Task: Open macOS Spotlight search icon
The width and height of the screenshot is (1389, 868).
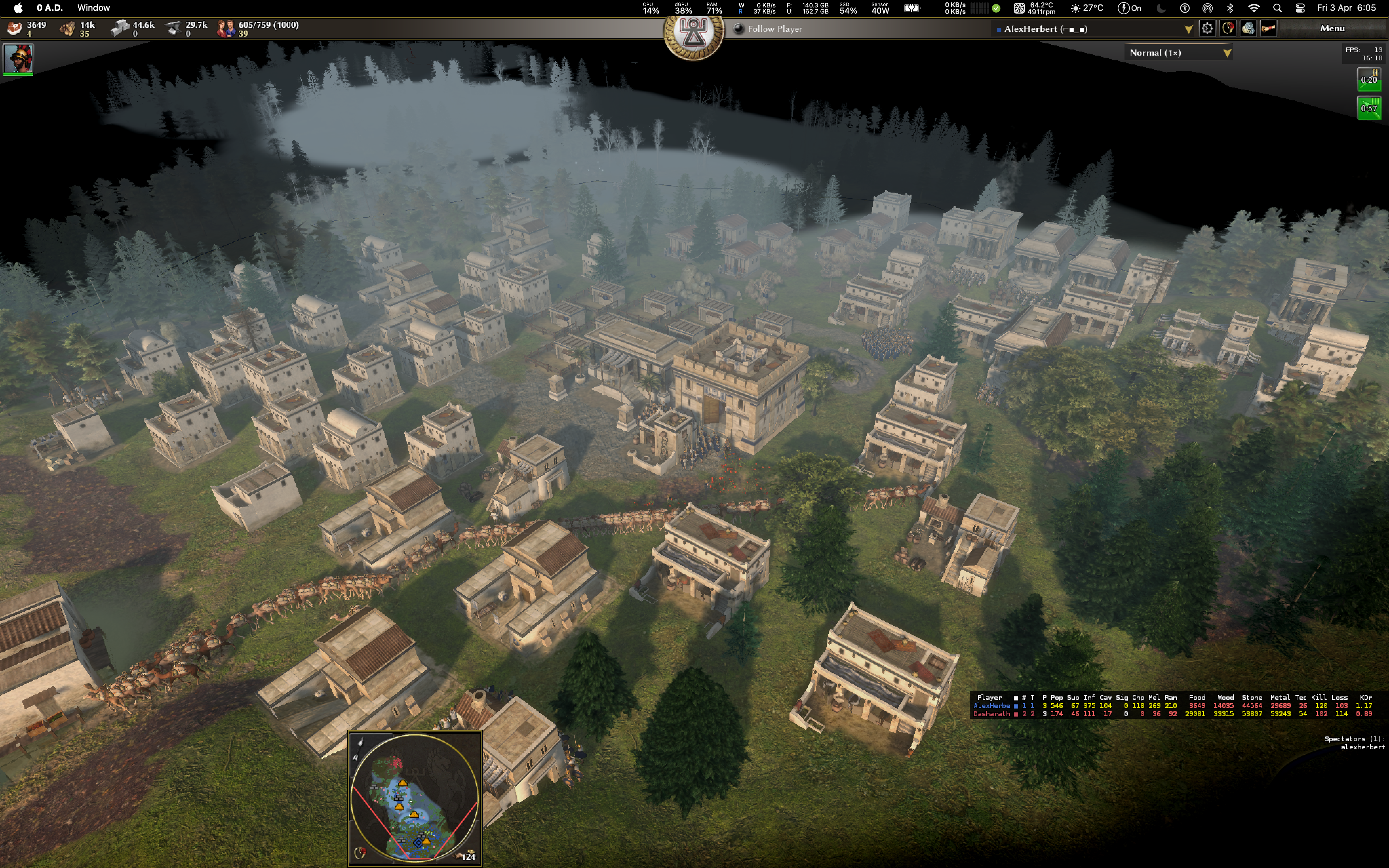Action: click(x=1277, y=8)
